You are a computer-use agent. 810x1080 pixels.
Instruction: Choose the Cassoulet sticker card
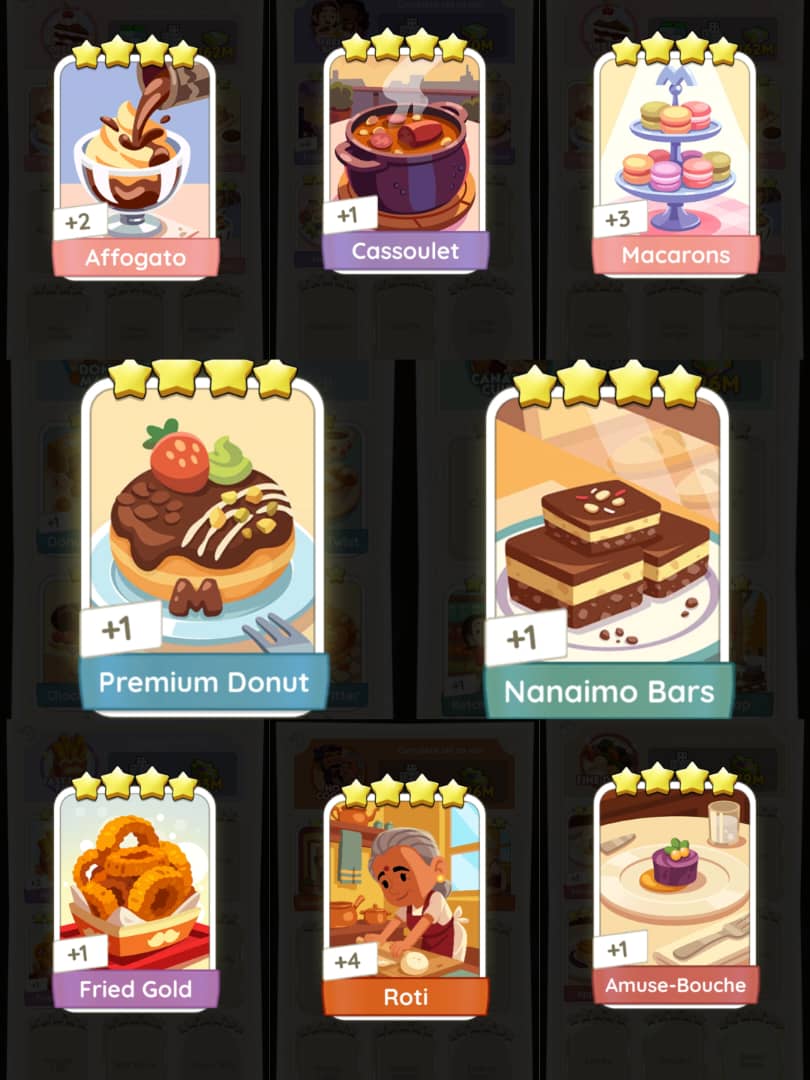click(405, 155)
